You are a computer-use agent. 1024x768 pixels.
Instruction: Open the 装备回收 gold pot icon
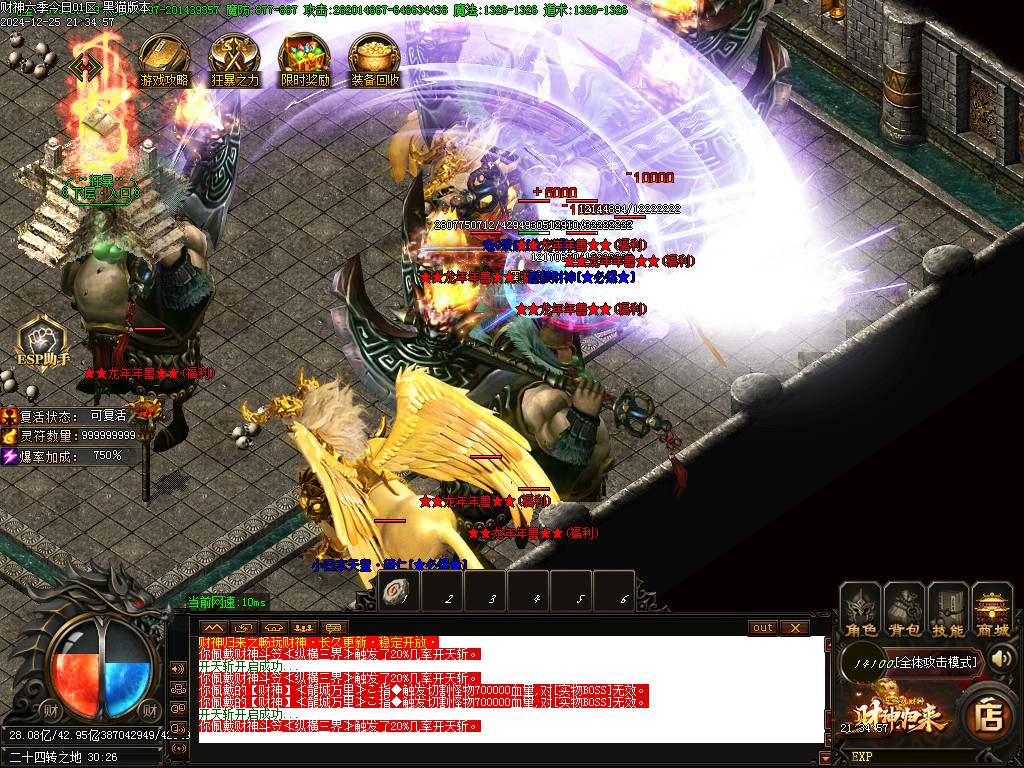click(x=375, y=59)
